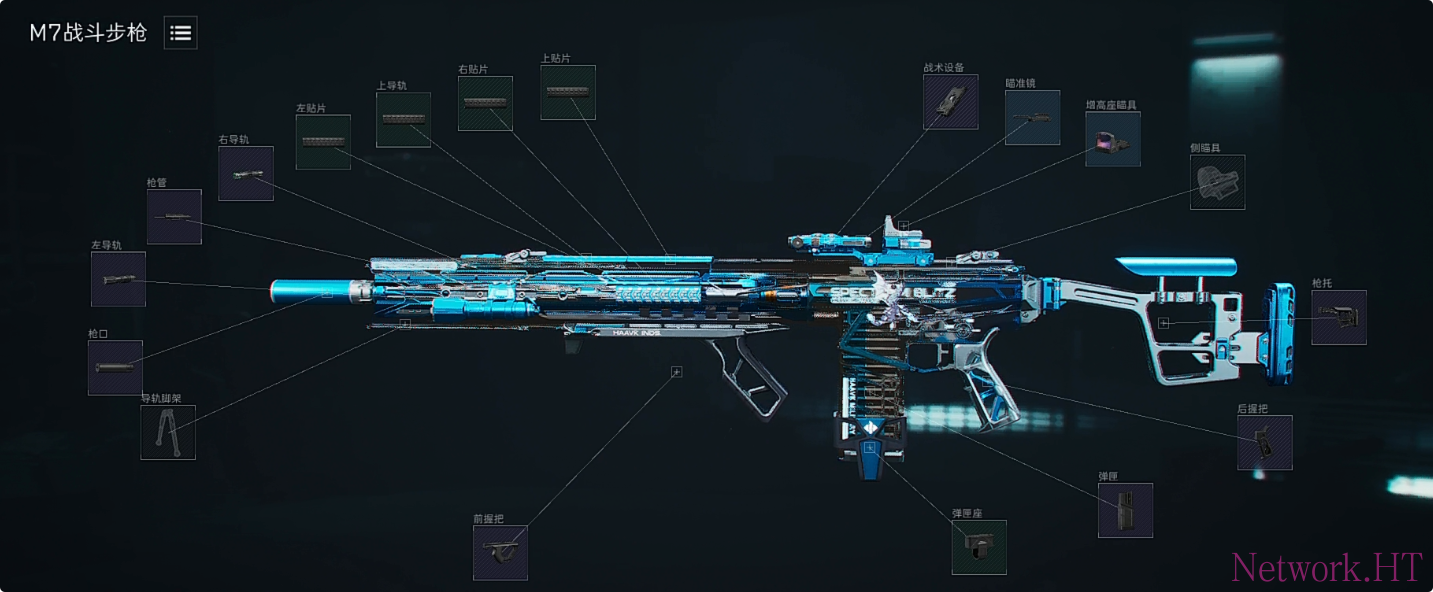This screenshot has height=592, width=1433.
Task: Select the 右导轨 right rail slot
Action: 246,174
